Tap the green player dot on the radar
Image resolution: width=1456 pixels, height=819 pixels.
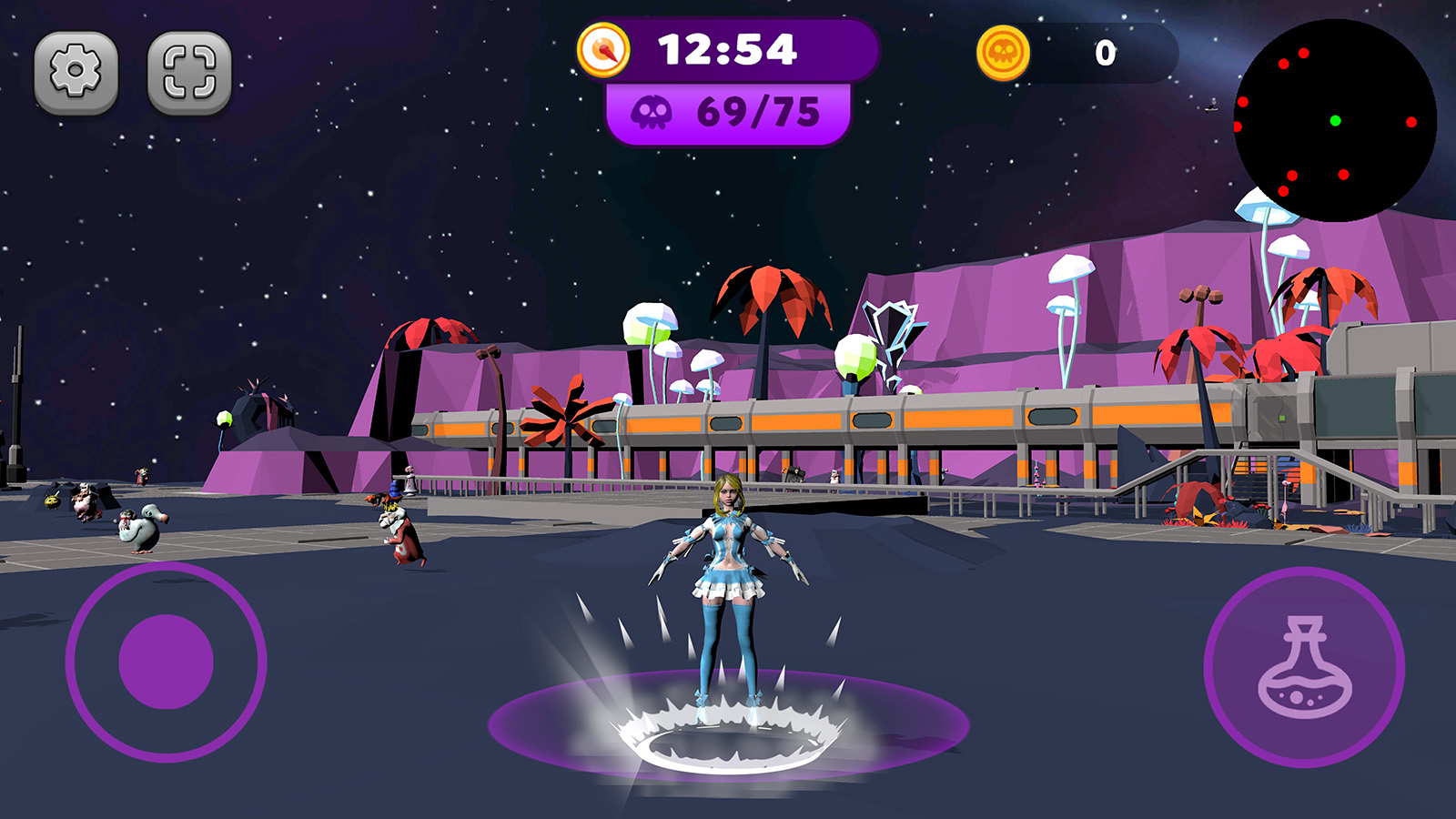point(1334,118)
